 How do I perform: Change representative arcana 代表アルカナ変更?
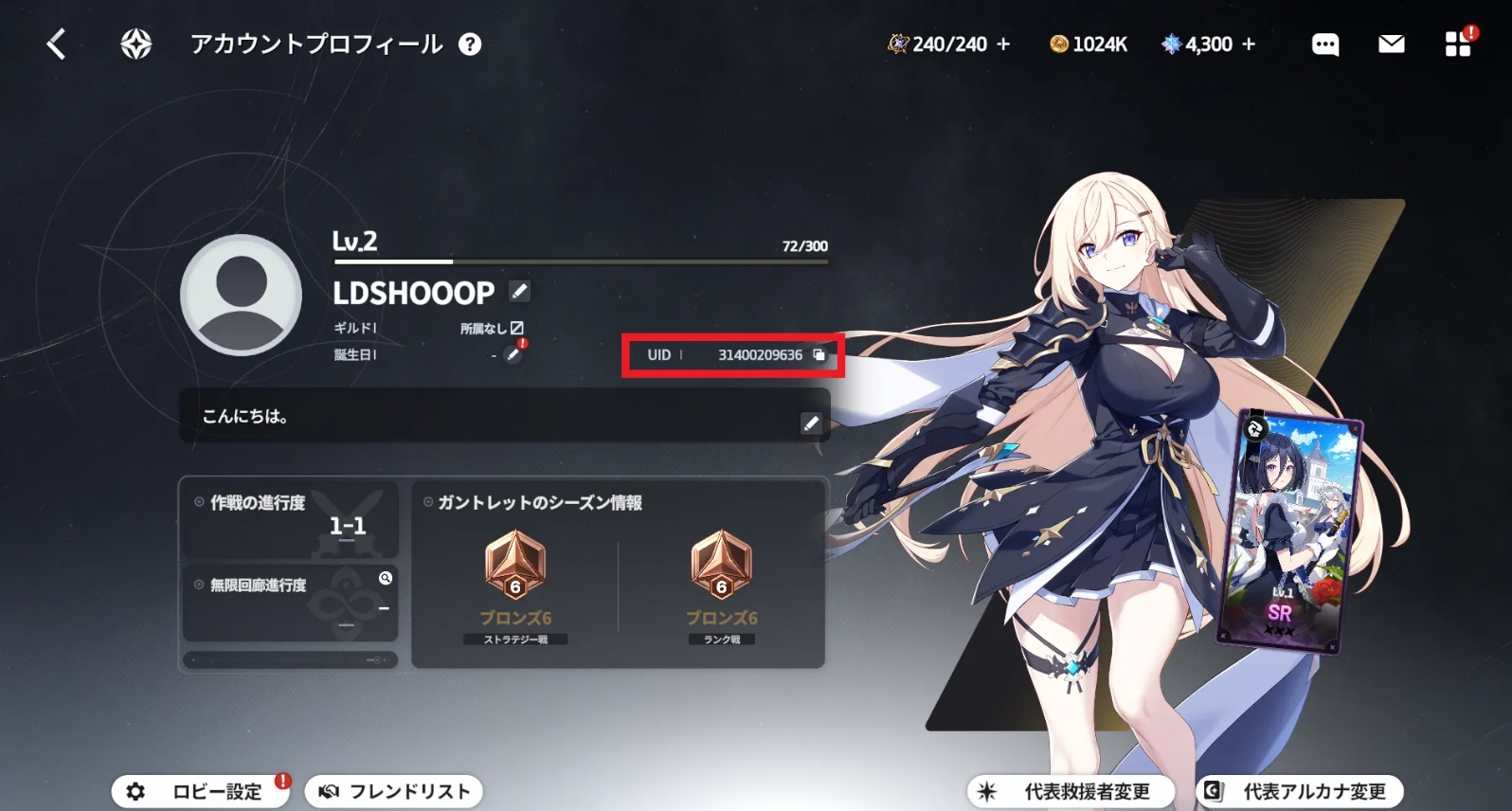(x=1299, y=791)
